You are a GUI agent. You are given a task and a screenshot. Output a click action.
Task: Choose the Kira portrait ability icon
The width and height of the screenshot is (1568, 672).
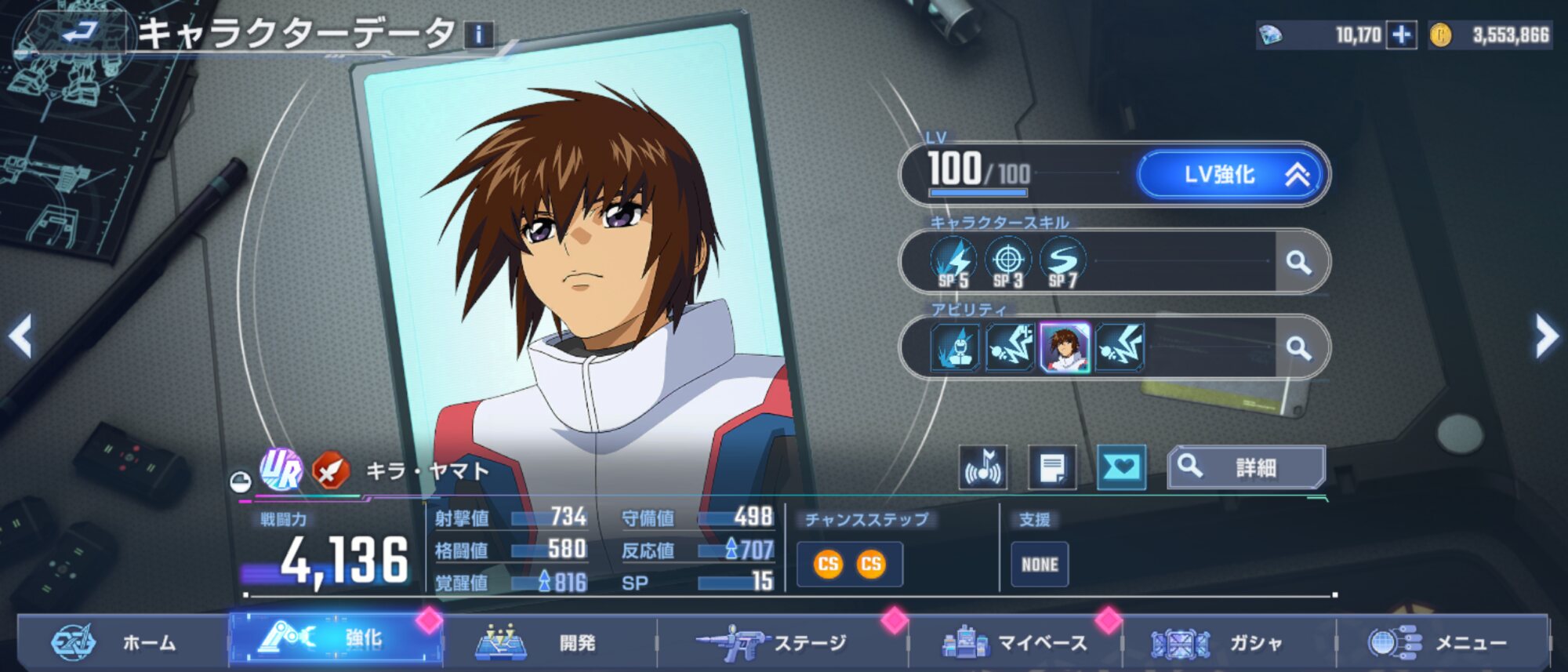click(1064, 347)
